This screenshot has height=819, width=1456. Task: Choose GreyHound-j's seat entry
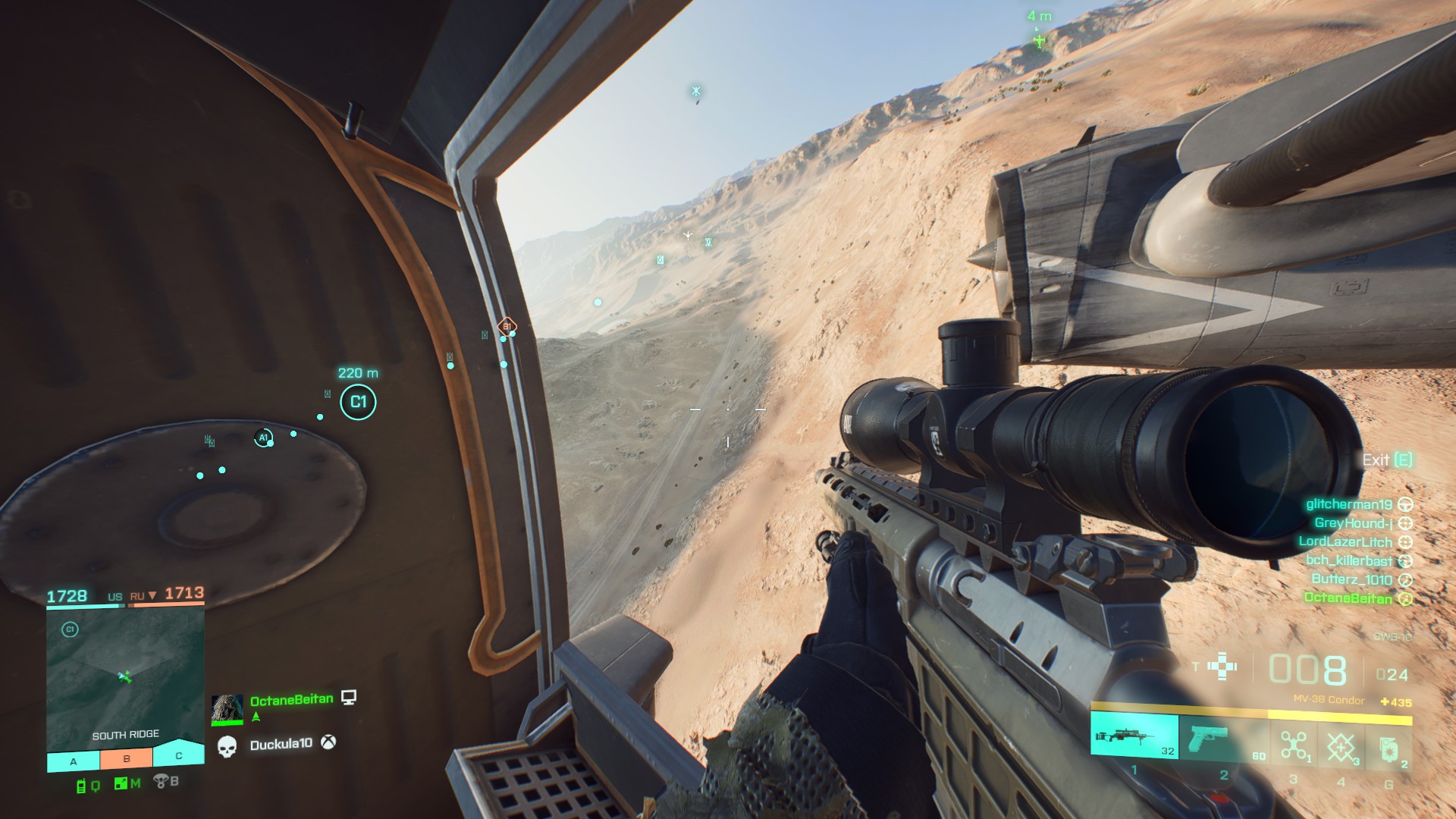click(x=1354, y=523)
